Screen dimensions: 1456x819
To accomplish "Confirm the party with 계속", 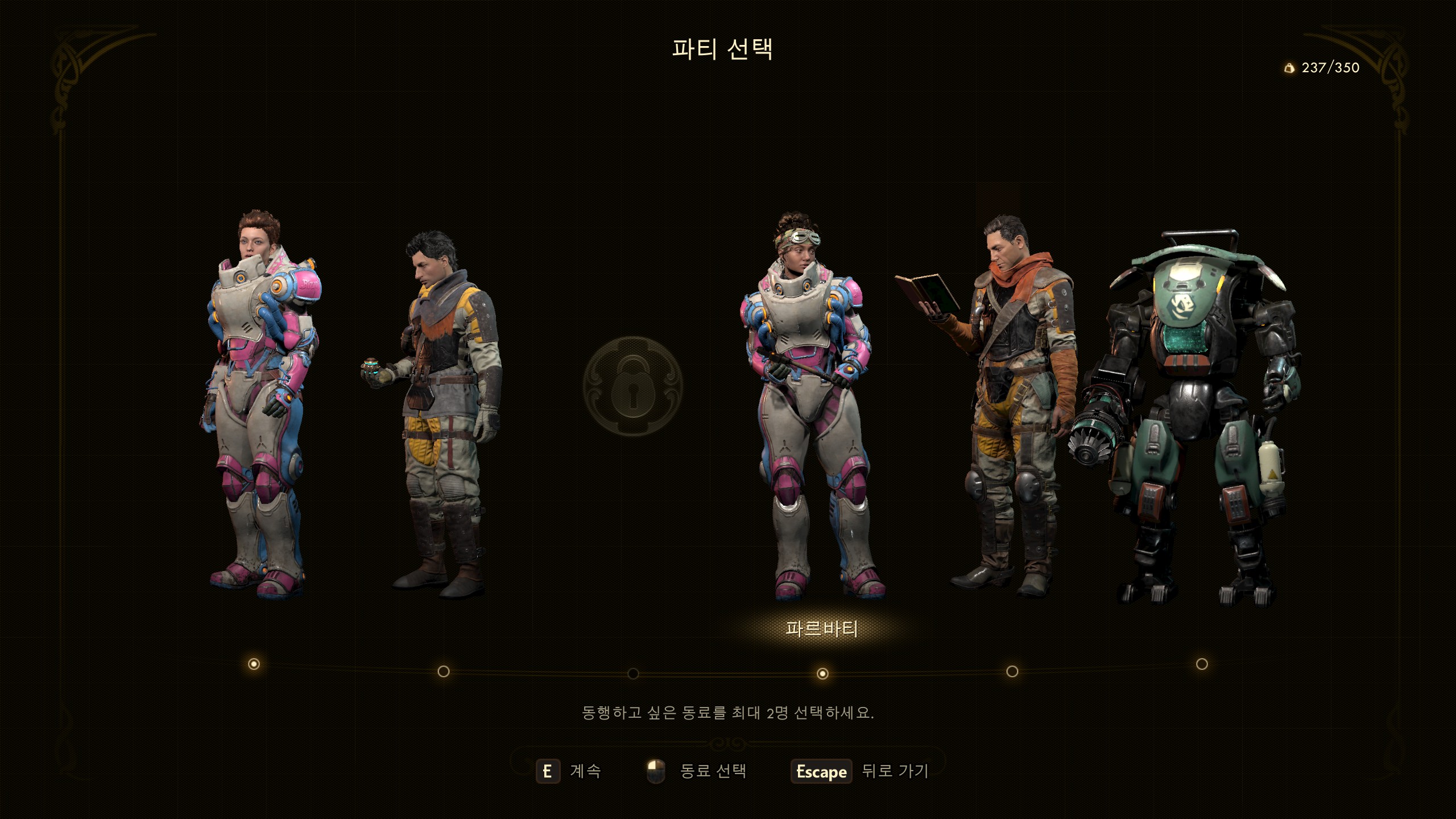I will (x=569, y=771).
